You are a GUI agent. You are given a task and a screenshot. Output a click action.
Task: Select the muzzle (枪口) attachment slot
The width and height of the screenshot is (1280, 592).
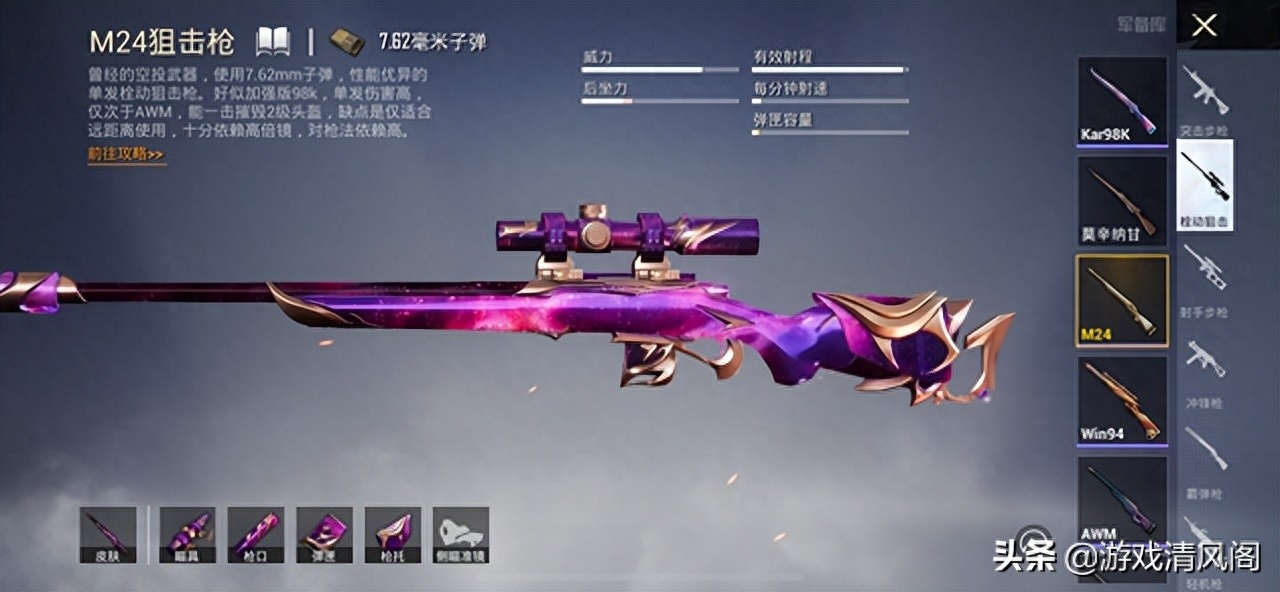(255, 534)
